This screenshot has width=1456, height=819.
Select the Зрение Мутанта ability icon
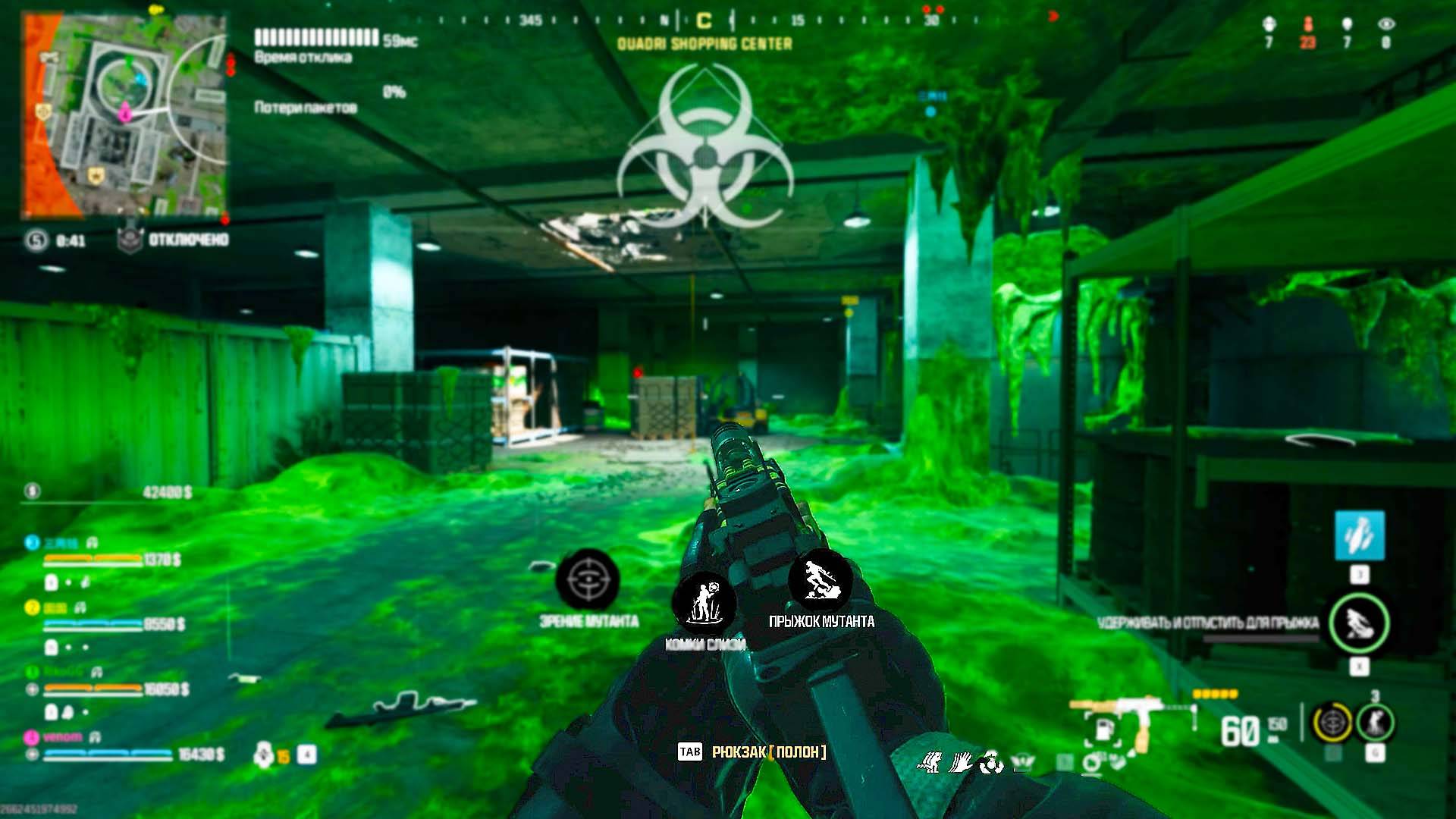point(588,582)
